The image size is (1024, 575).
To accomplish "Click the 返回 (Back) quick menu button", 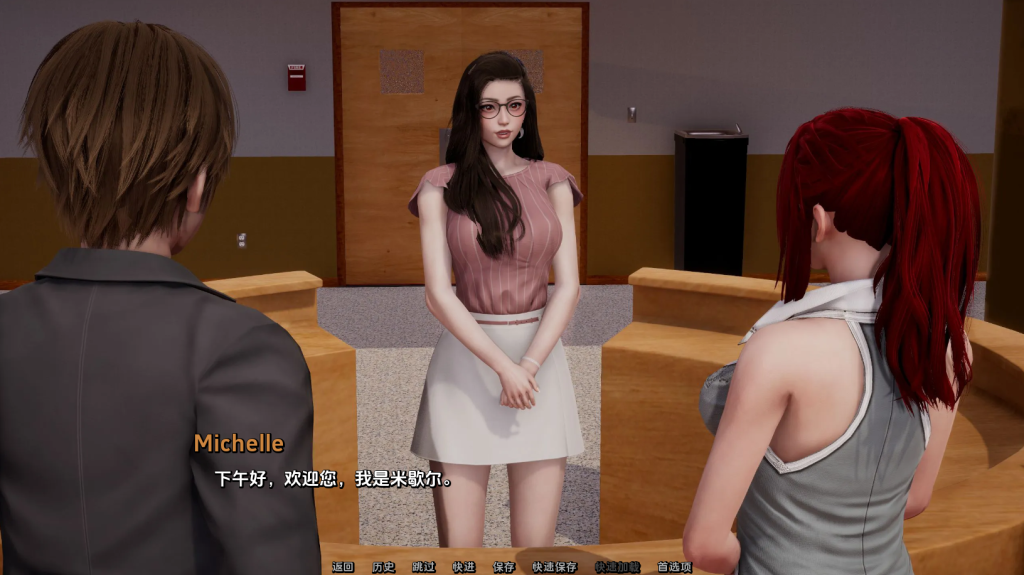I will click(x=343, y=567).
